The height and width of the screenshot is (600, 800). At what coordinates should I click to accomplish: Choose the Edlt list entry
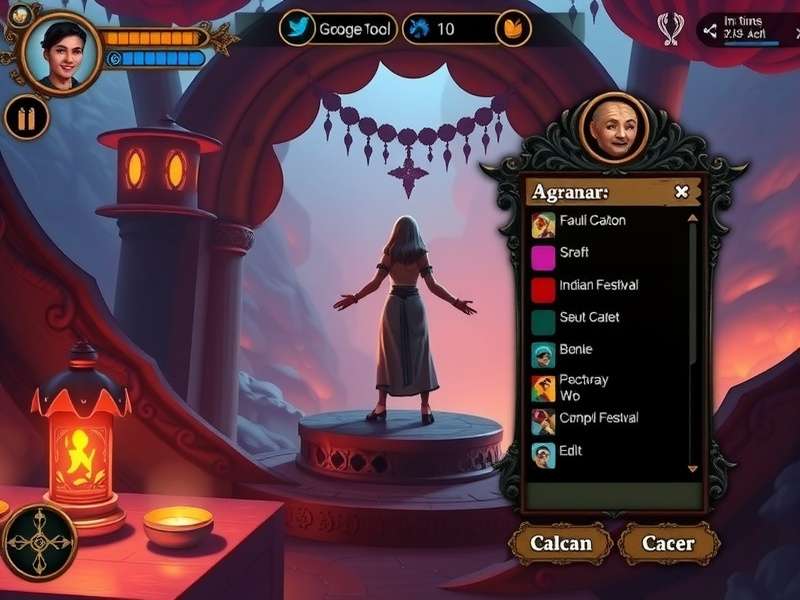coord(570,451)
